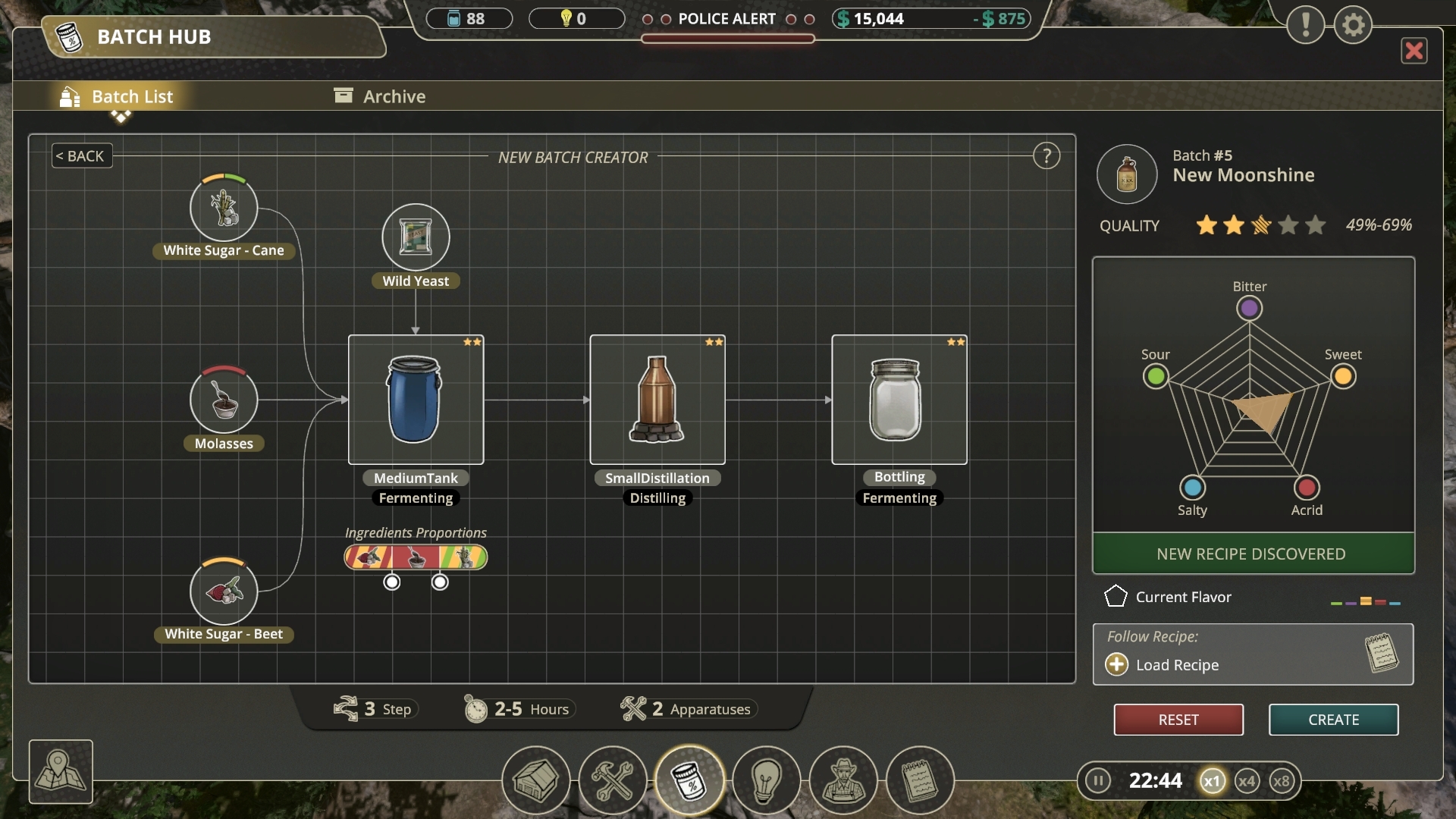Open the farmer character icon

pos(843,780)
